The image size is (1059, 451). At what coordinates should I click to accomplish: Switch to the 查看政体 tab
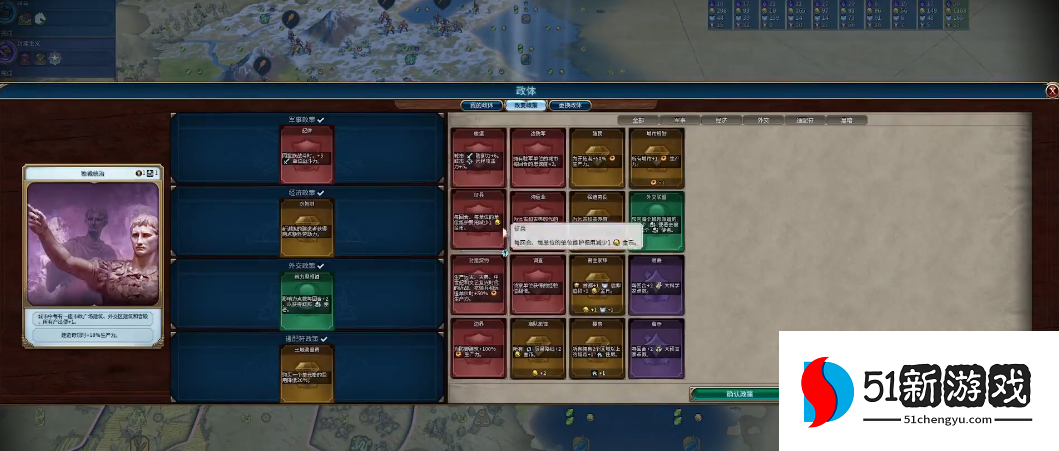(x=569, y=105)
